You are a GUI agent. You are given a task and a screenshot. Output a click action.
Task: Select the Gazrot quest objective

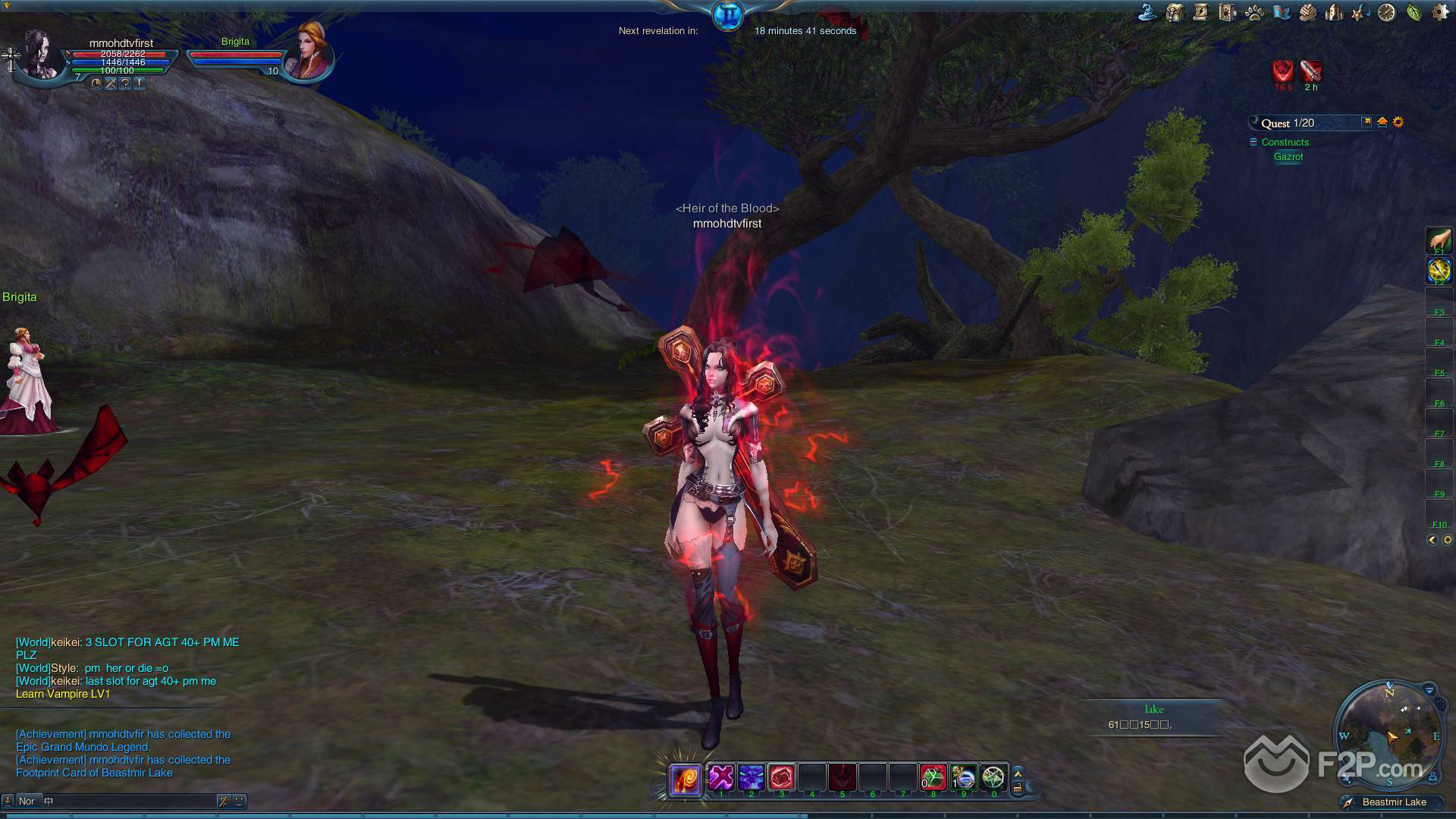coord(1288,157)
